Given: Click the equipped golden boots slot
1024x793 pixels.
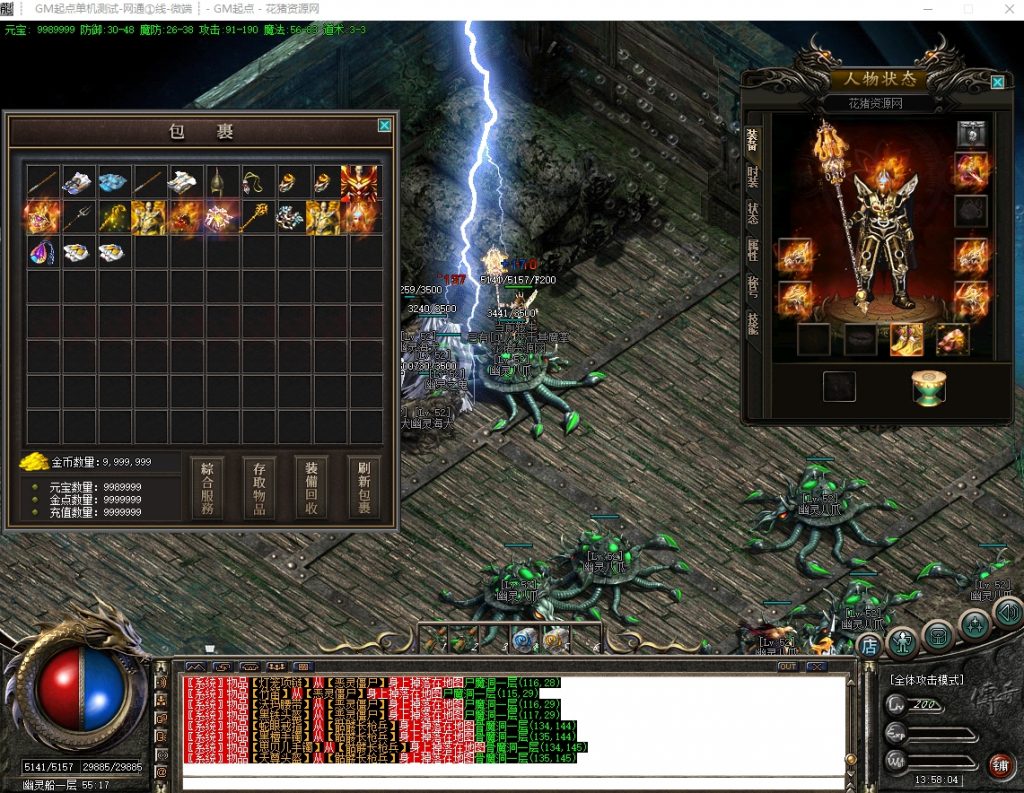Looking at the screenshot, I should click(906, 340).
